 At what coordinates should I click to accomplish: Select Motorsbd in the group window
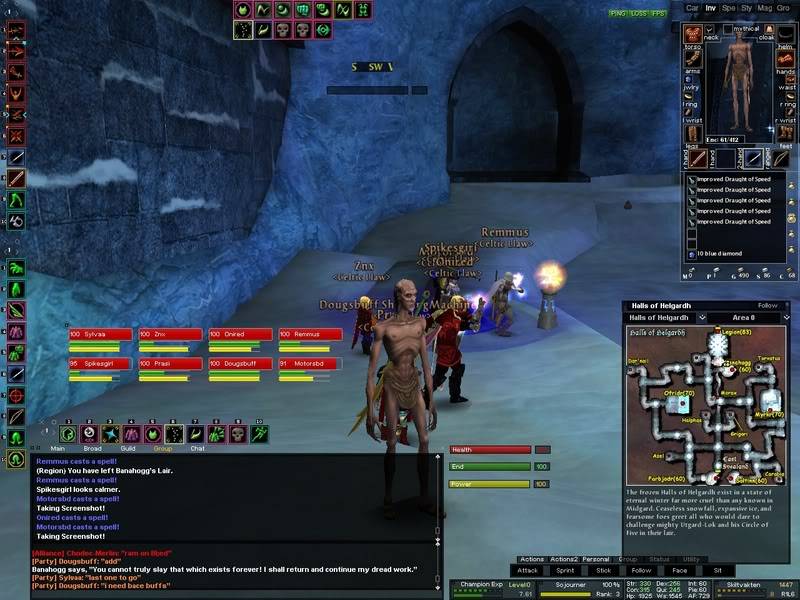pyautogui.click(x=310, y=364)
